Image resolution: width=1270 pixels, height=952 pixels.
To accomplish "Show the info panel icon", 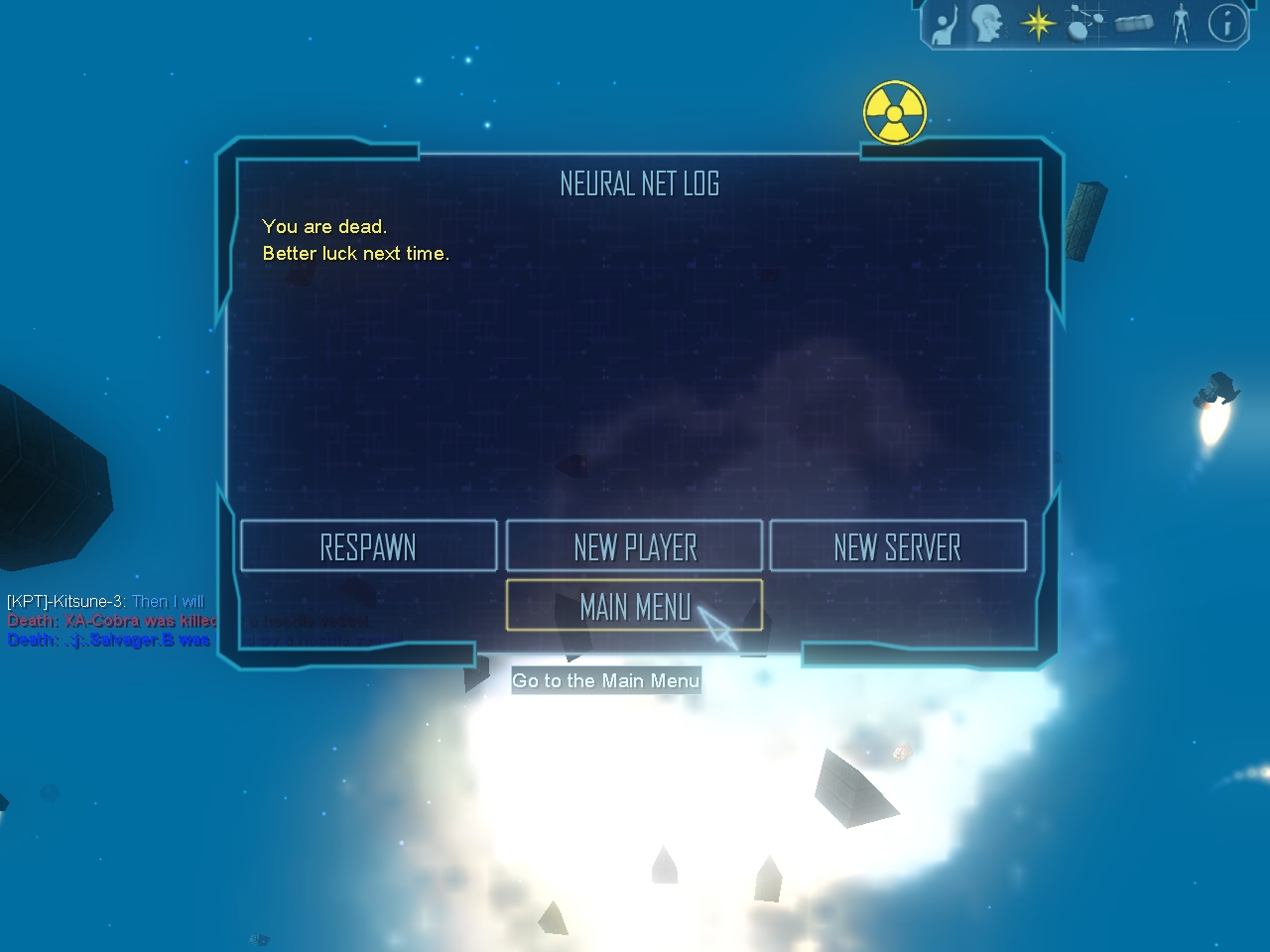I will pyautogui.click(x=1226, y=23).
